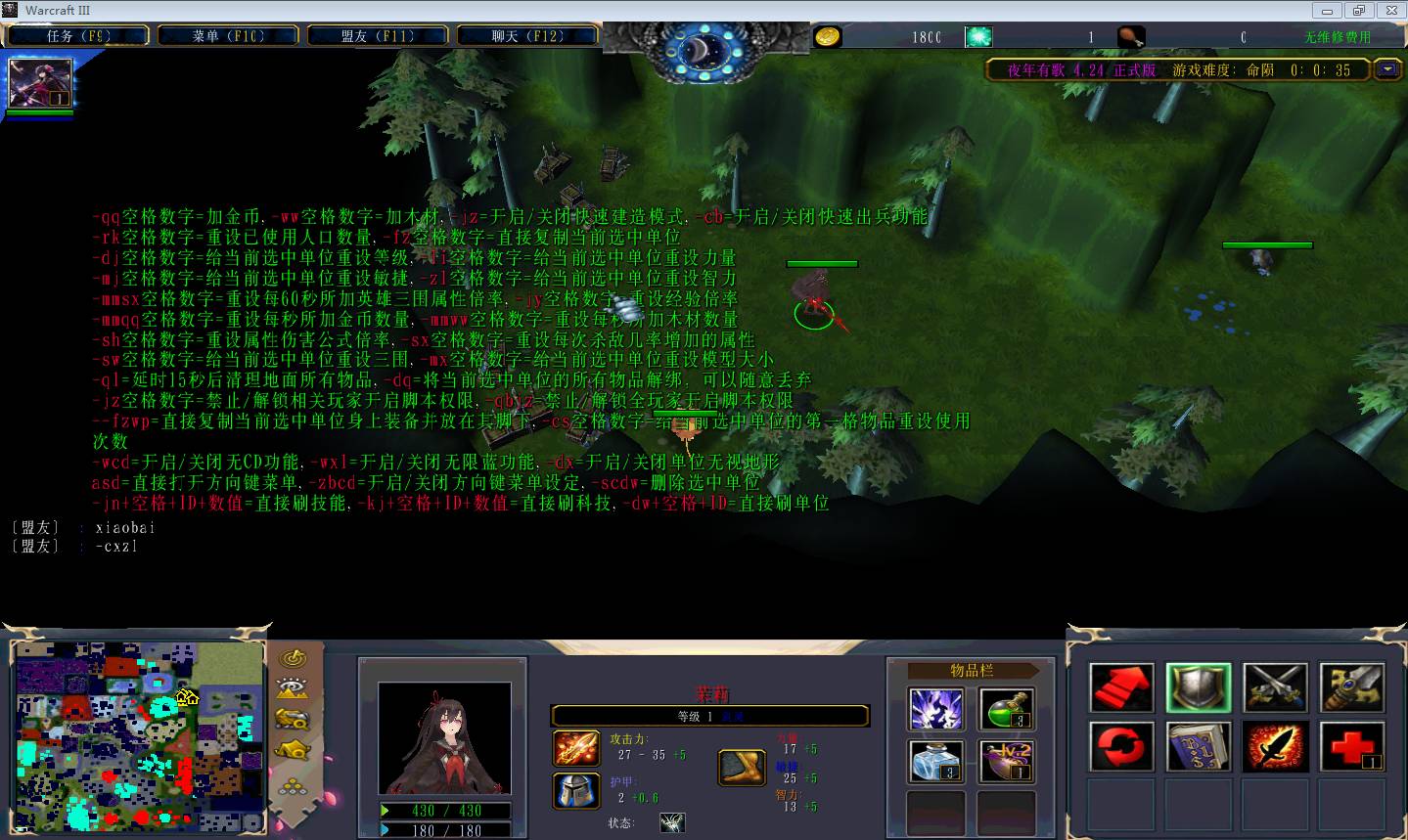Use the purple lv.2 flask item
Viewport: 1408px width, 840px height.
pyautogui.click(x=1006, y=761)
